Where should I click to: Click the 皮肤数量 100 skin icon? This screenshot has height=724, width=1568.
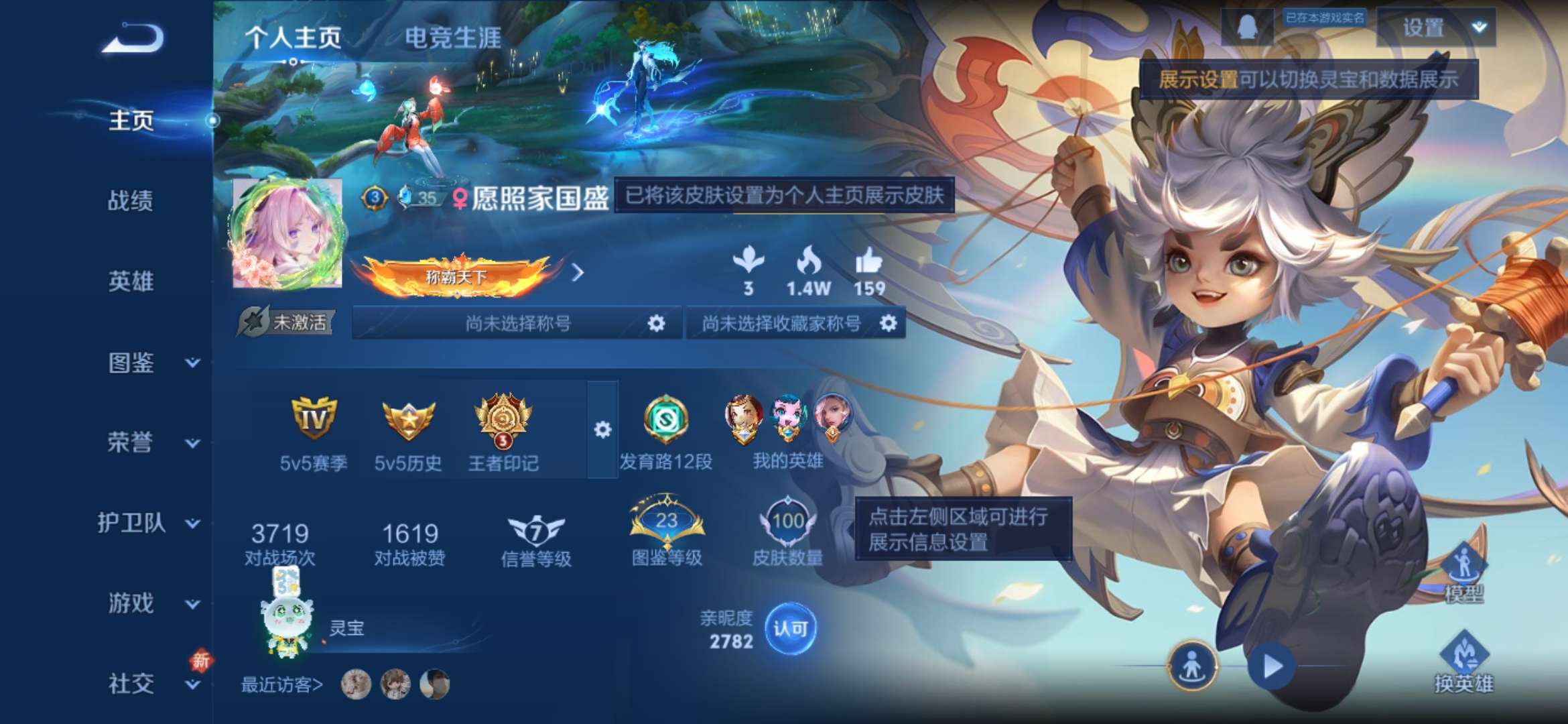[791, 520]
